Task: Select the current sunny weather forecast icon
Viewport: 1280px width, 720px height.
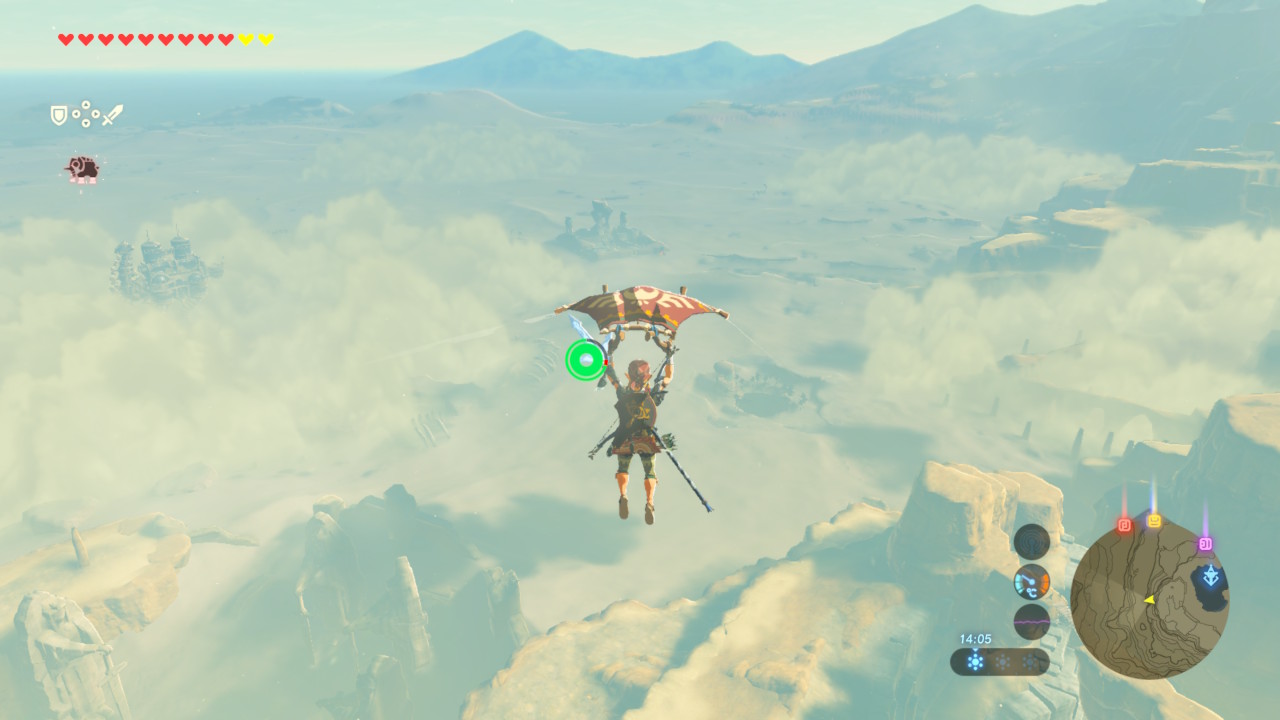Action: pyautogui.click(x=975, y=661)
